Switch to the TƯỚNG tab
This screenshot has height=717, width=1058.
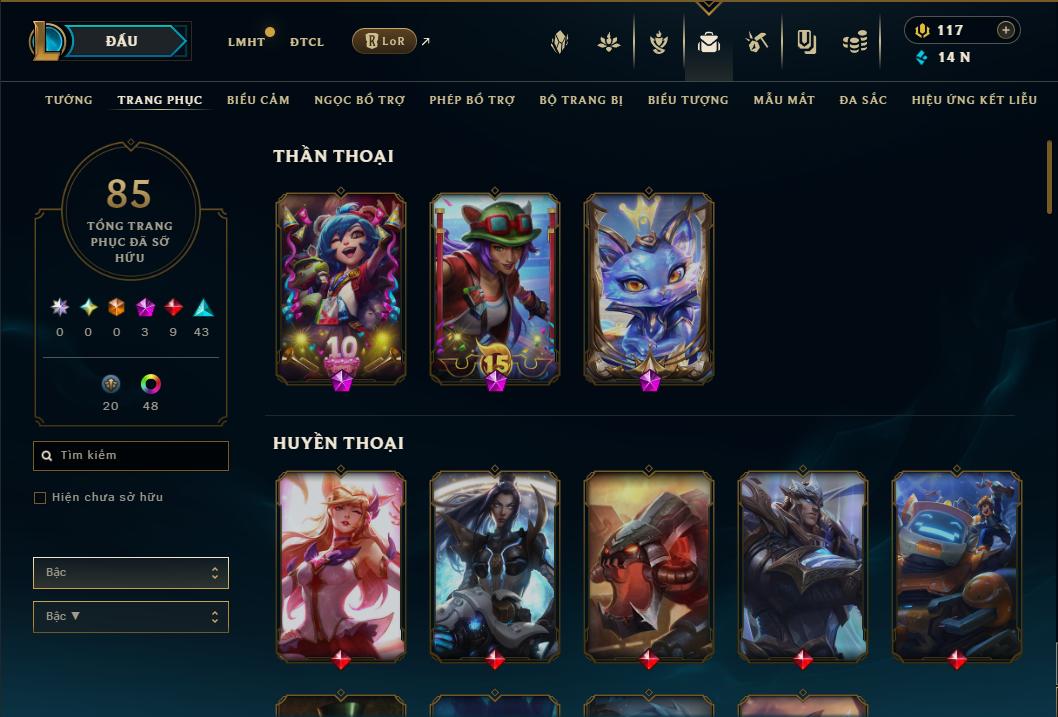pos(69,100)
